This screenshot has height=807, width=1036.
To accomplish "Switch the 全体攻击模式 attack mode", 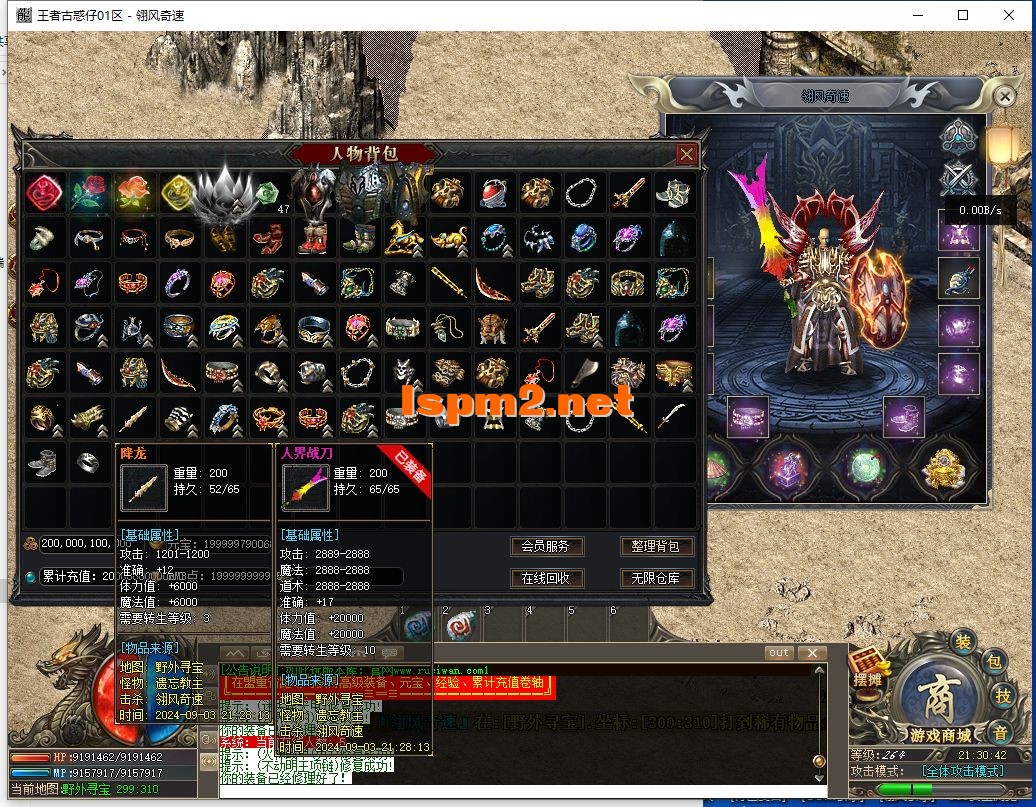I will [x=961, y=771].
